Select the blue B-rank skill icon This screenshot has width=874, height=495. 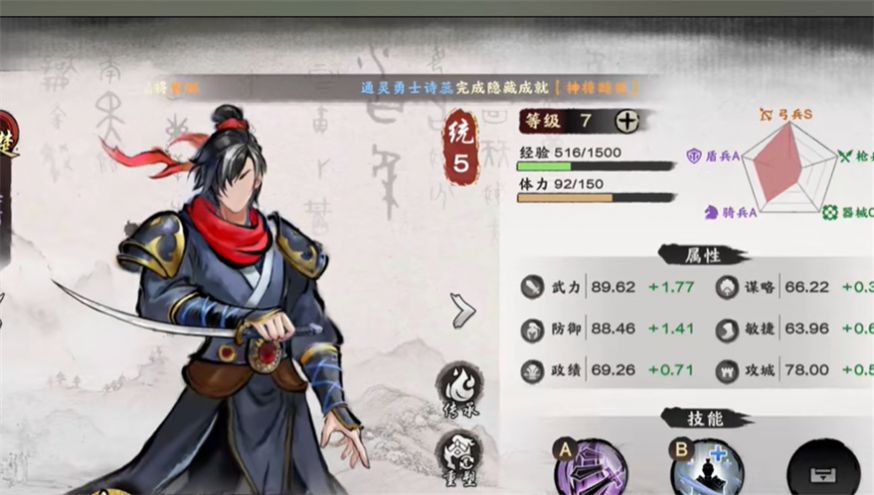[706, 468]
